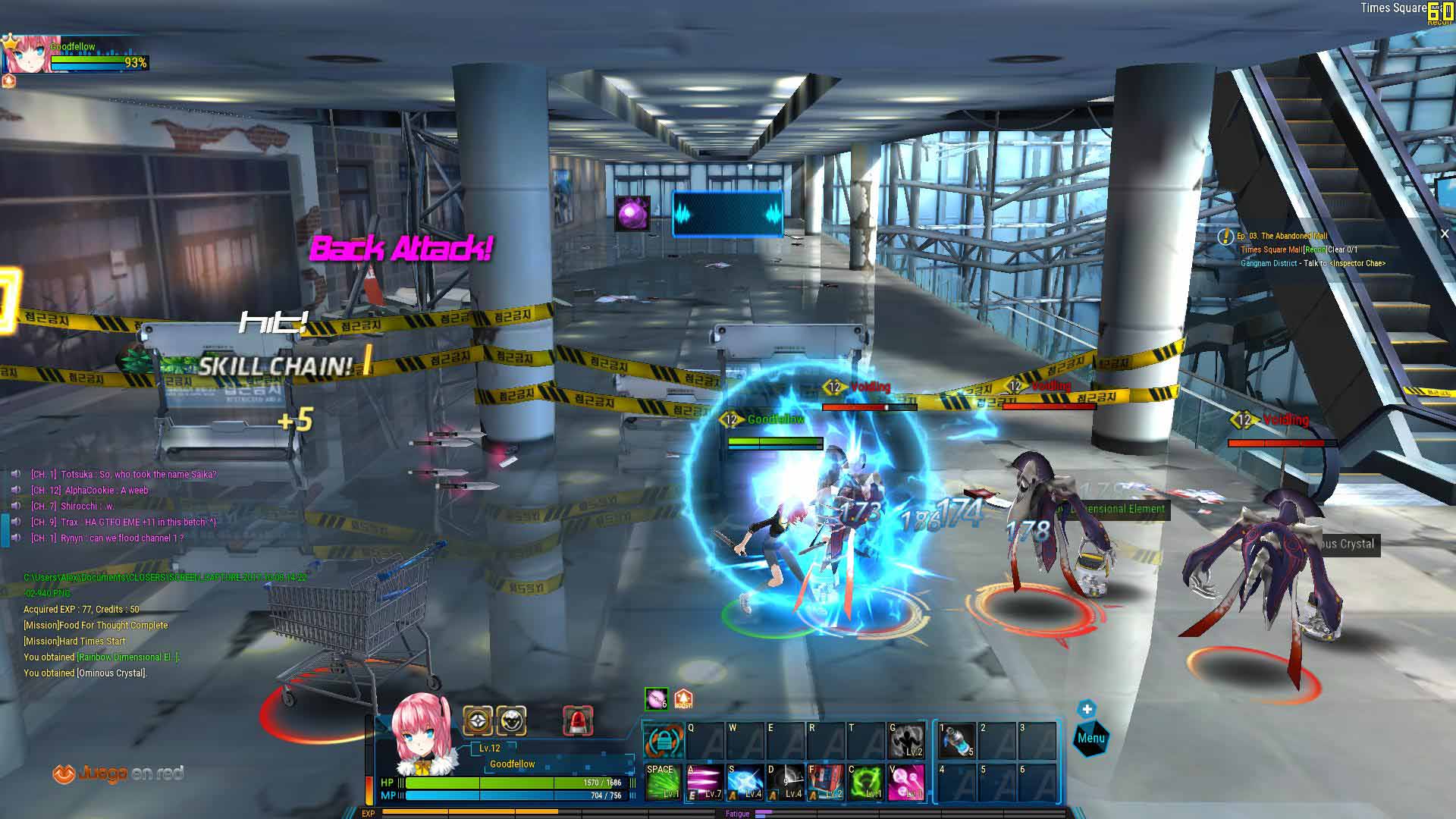
Task: Click the red siren alert icon
Action: [x=578, y=720]
